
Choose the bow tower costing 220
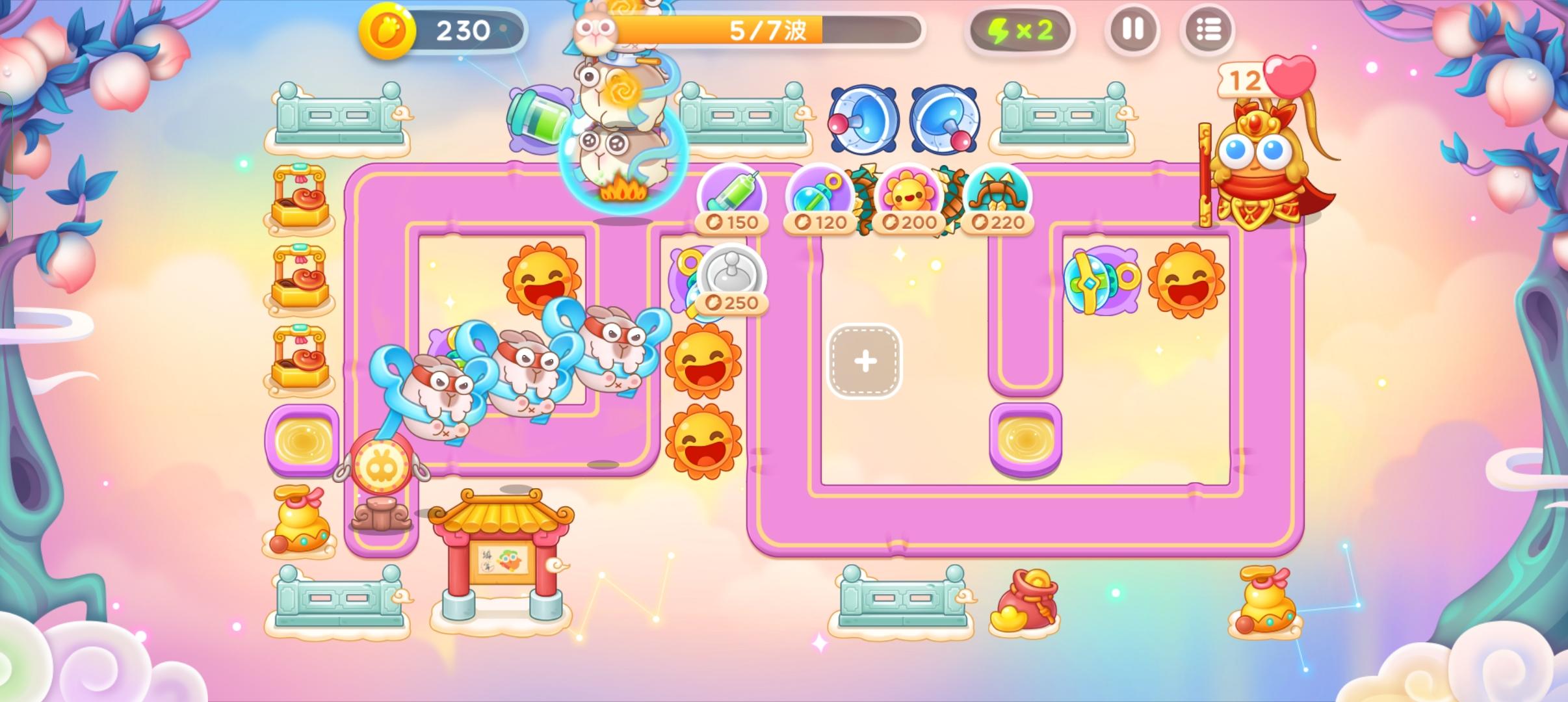998,192
